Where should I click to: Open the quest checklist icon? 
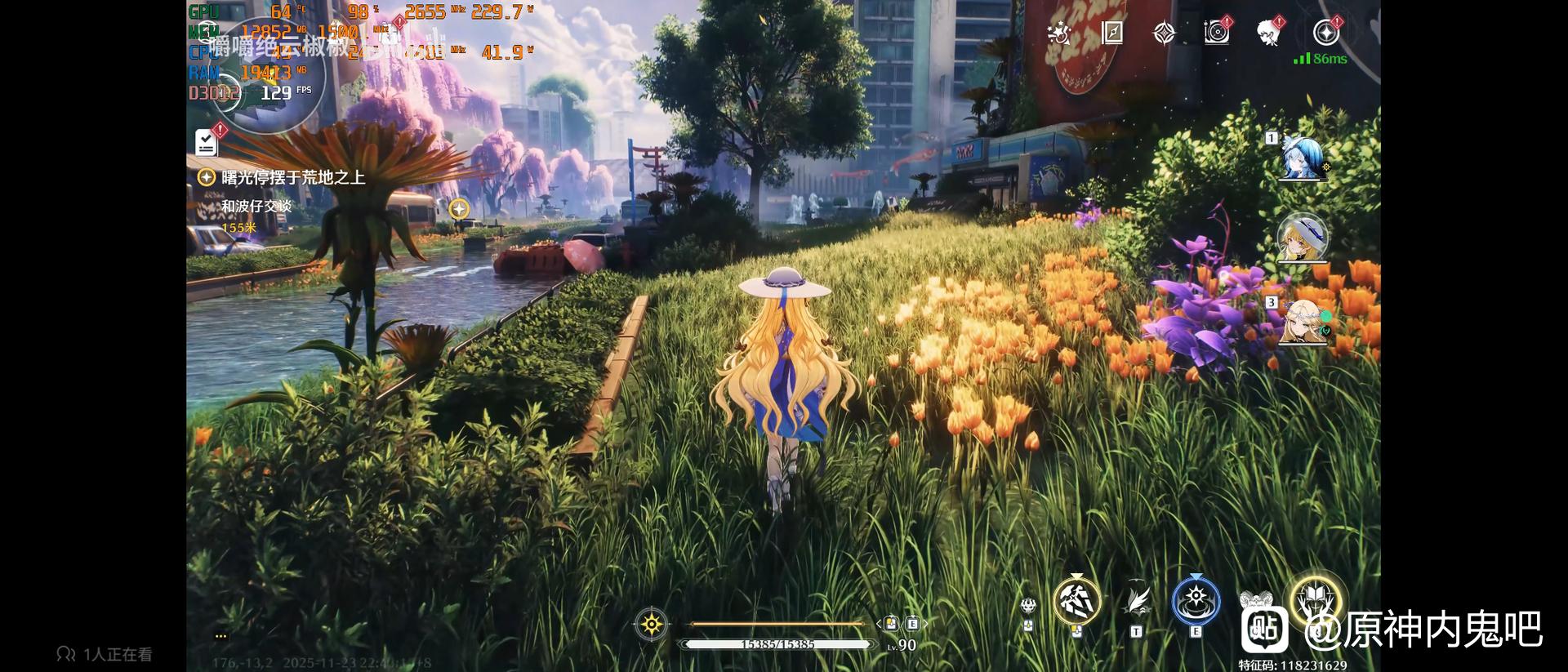pyautogui.click(x=207, y=143)
